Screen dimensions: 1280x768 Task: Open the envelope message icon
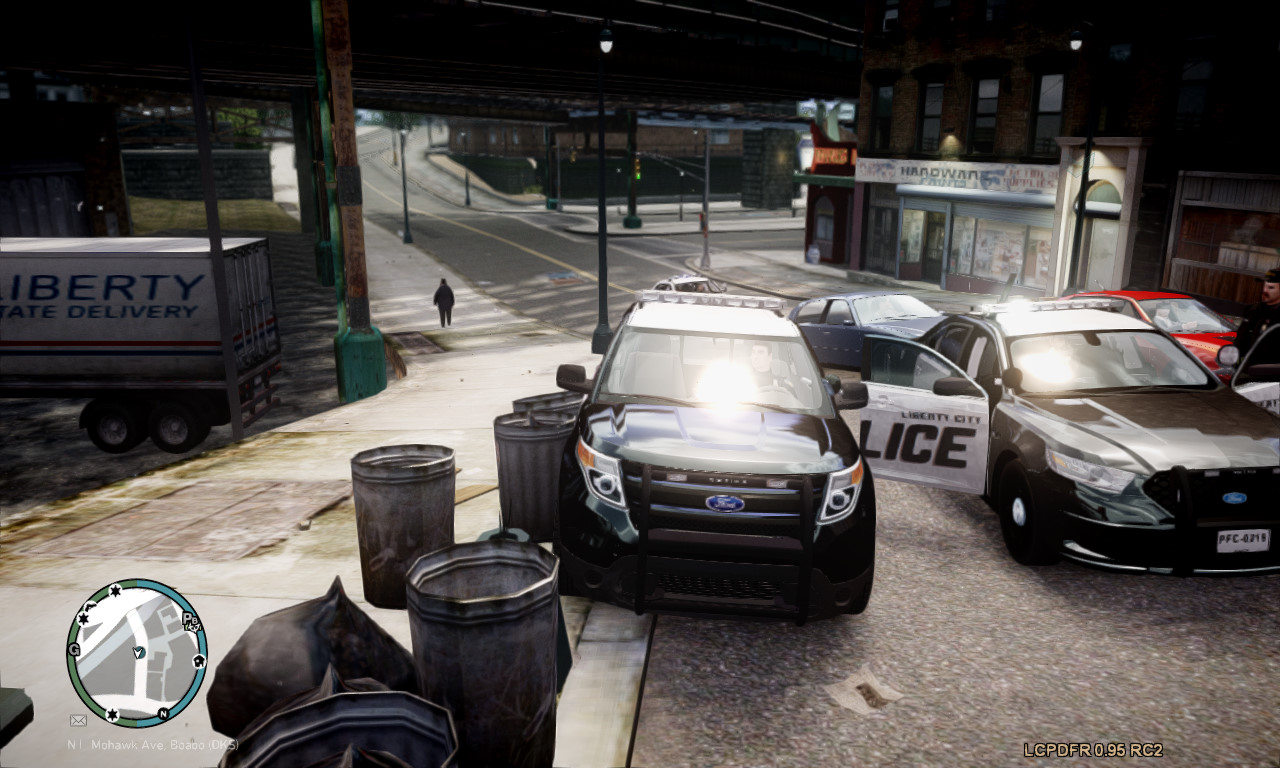point(78,720)
